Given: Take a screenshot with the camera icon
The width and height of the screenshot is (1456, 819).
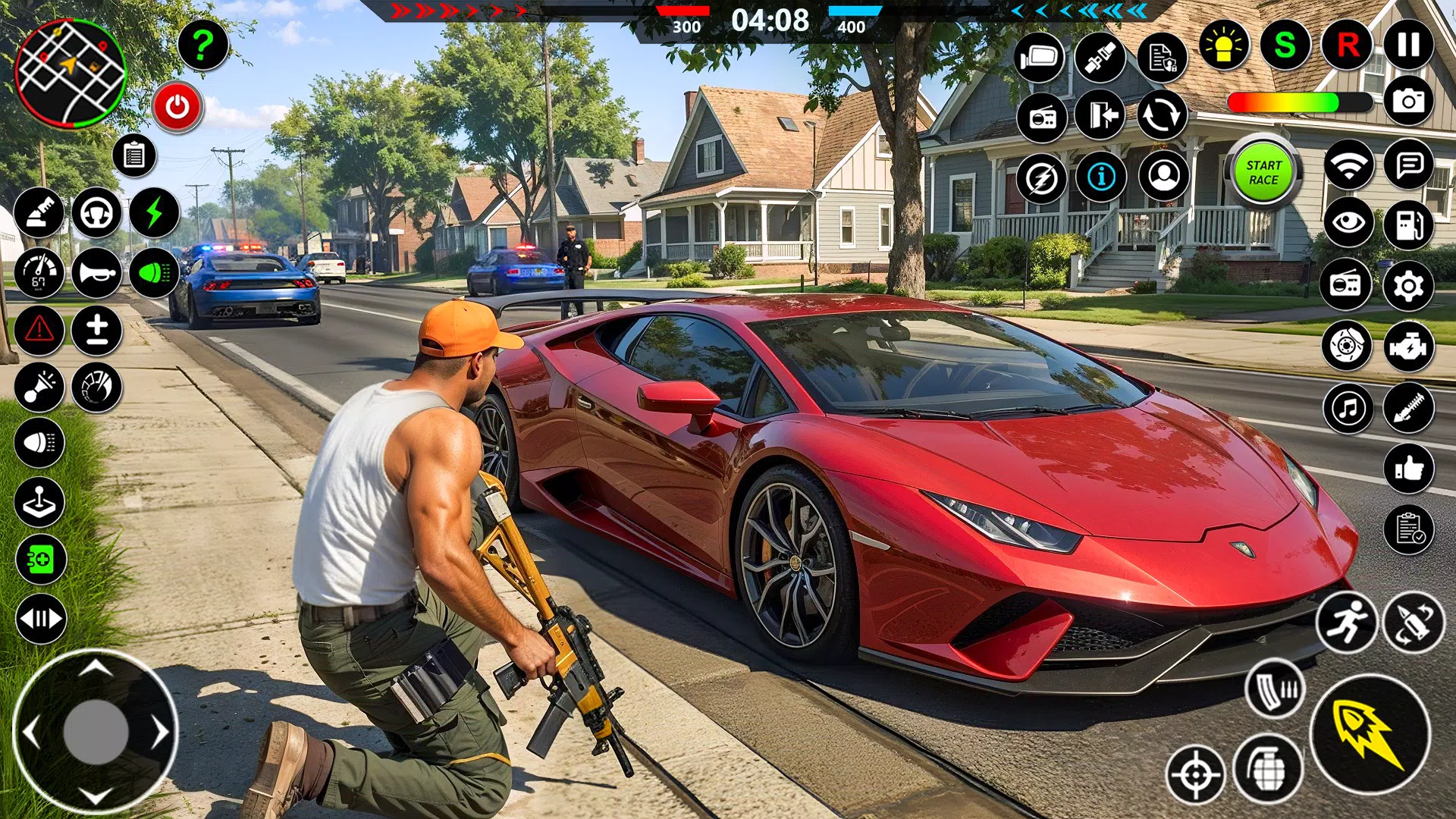Looking at the screenshot, I should (1408, 100).
